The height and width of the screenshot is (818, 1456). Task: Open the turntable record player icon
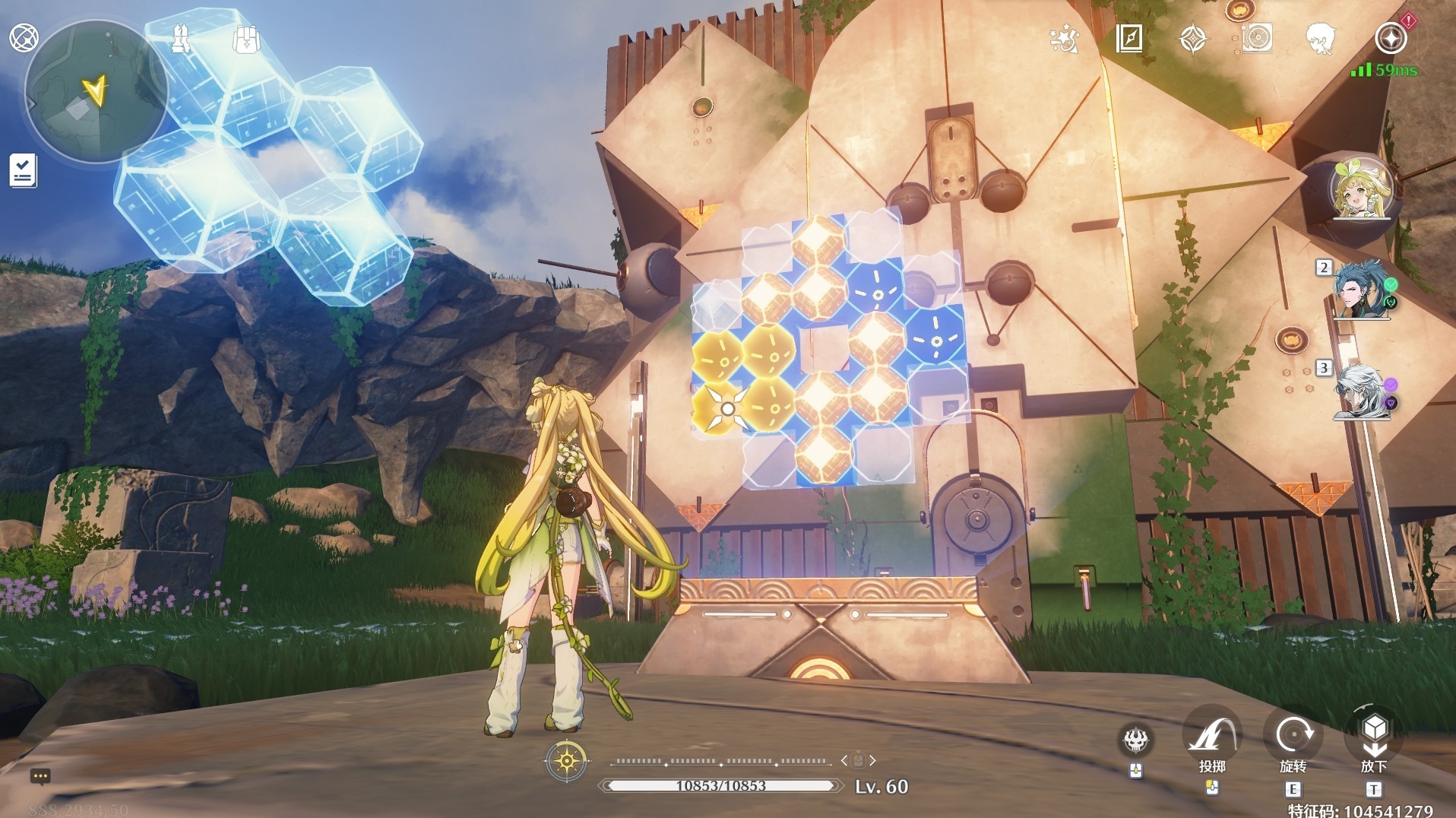tap(1256, 38)
